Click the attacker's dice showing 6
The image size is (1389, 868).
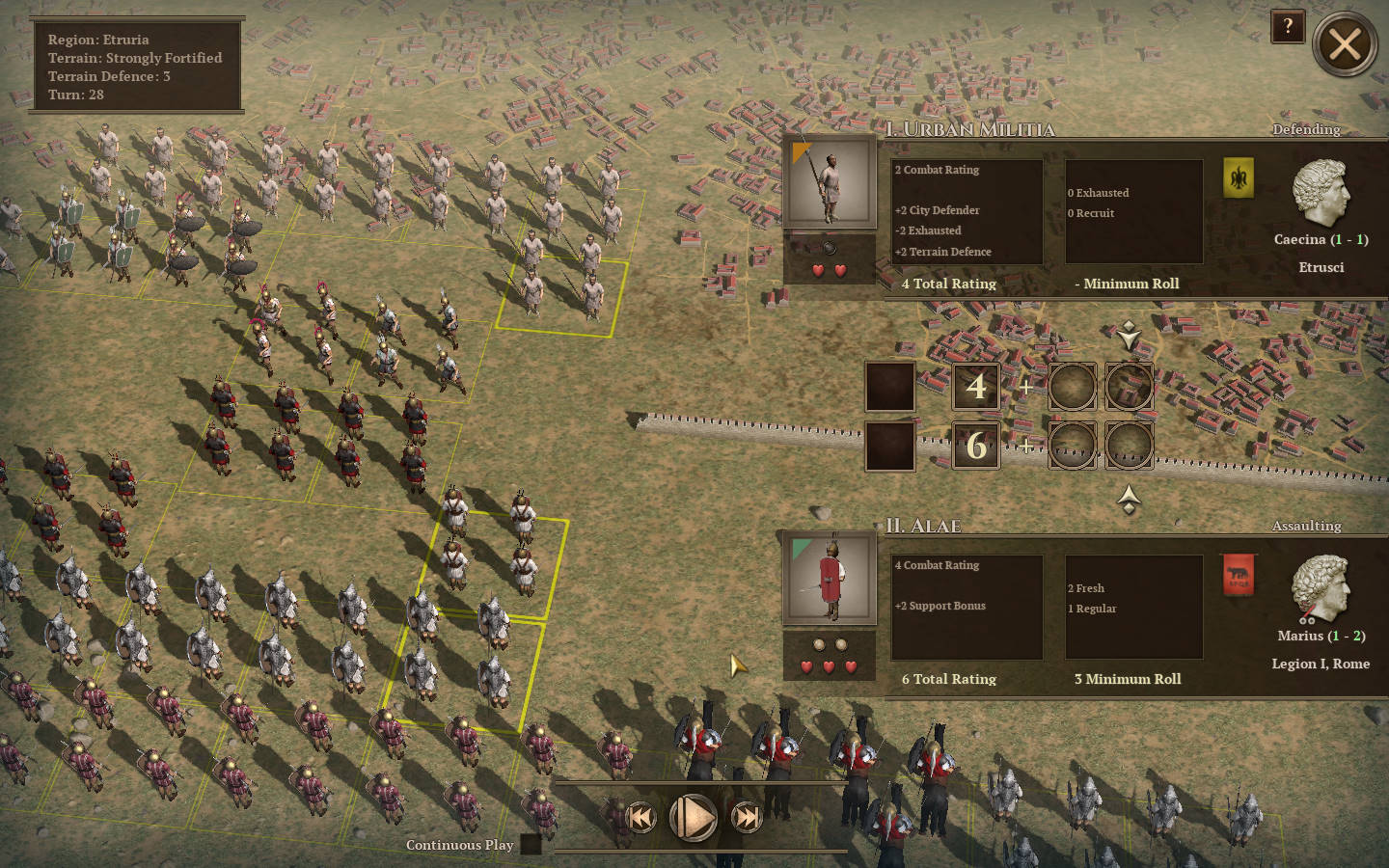pyautogui.click(x=976, y=446)
